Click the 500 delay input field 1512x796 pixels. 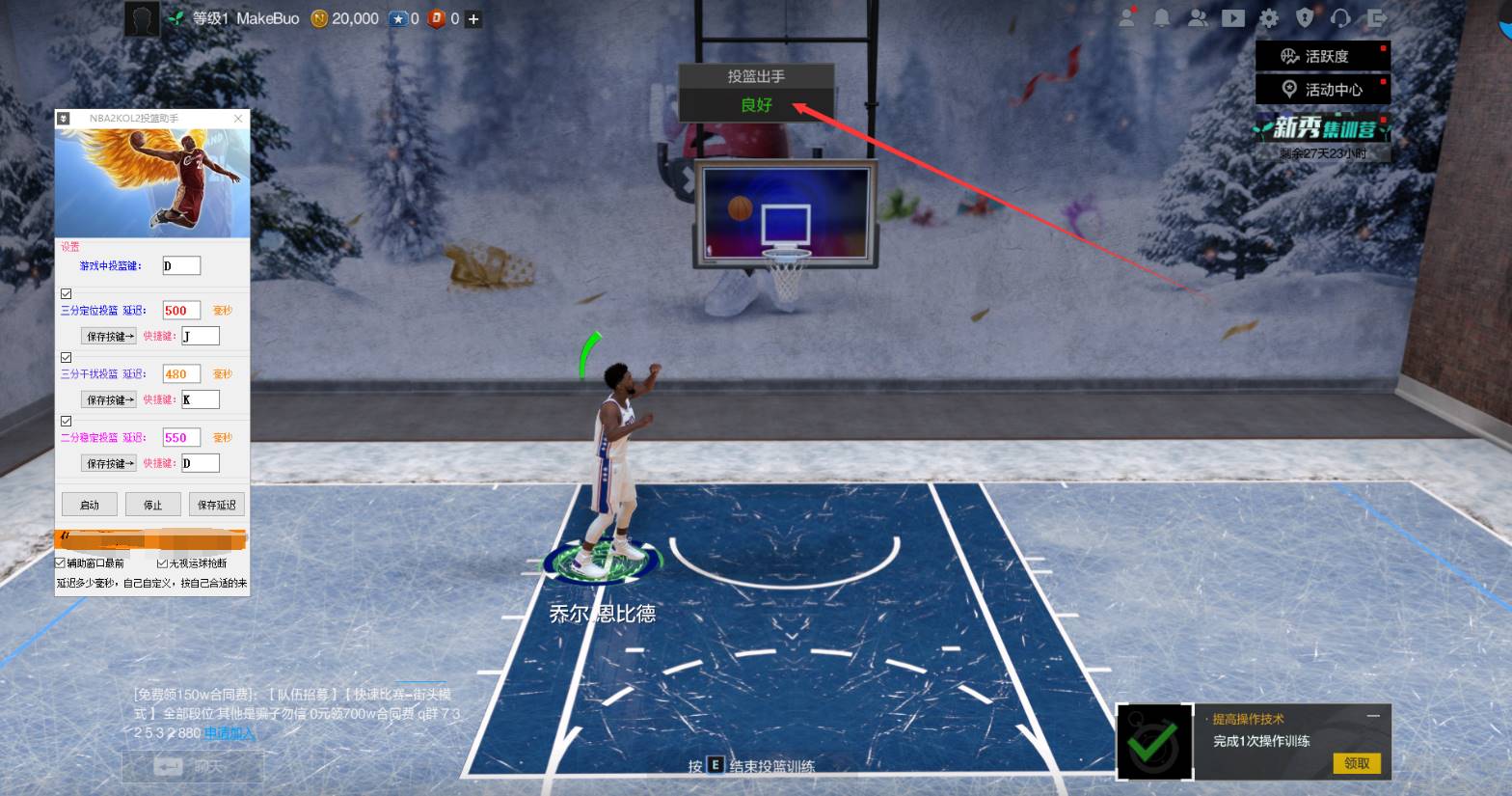(179, 310)
